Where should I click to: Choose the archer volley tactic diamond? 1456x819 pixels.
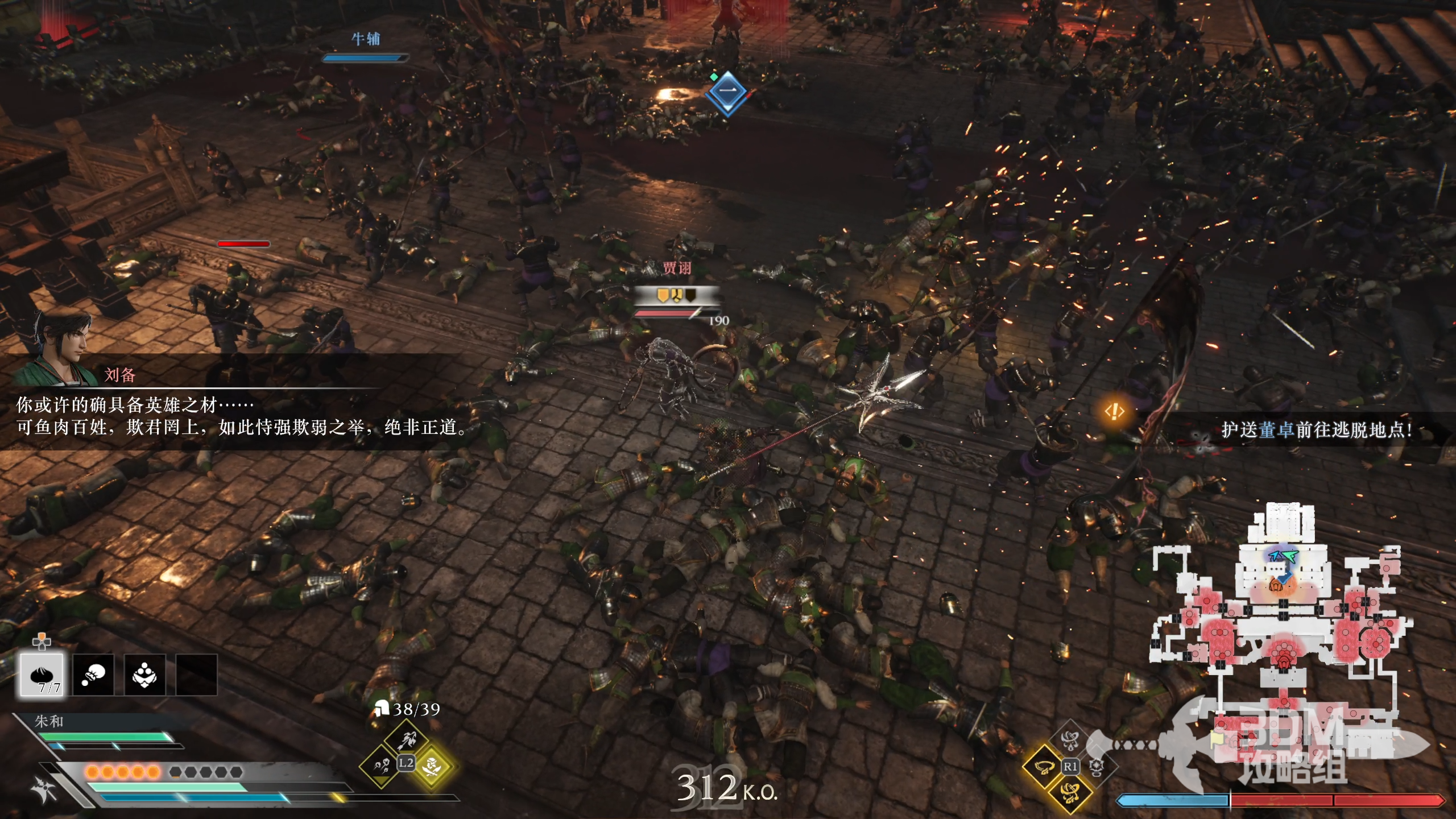(406, 740)
